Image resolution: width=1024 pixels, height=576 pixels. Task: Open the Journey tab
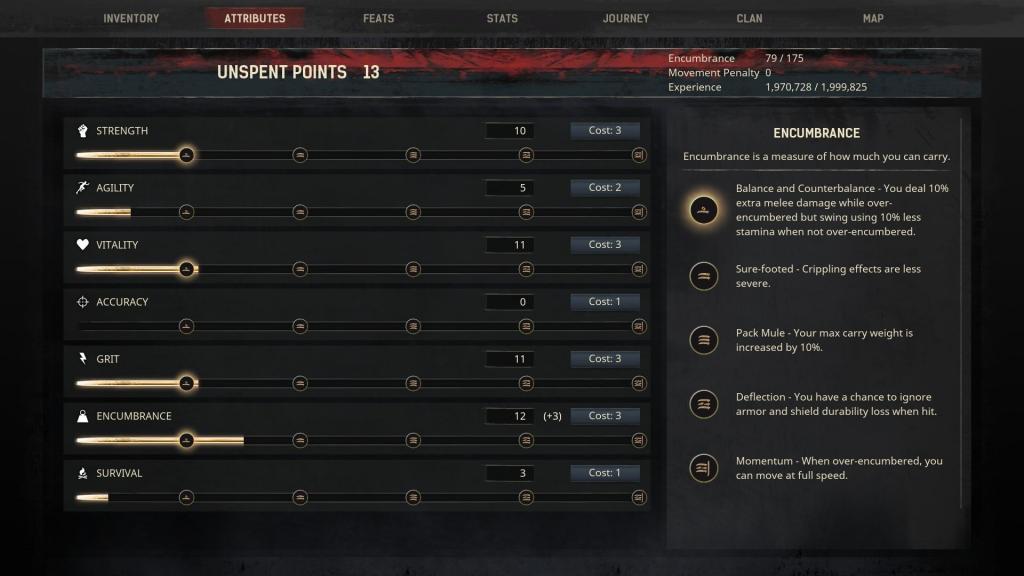pos(626,18)
